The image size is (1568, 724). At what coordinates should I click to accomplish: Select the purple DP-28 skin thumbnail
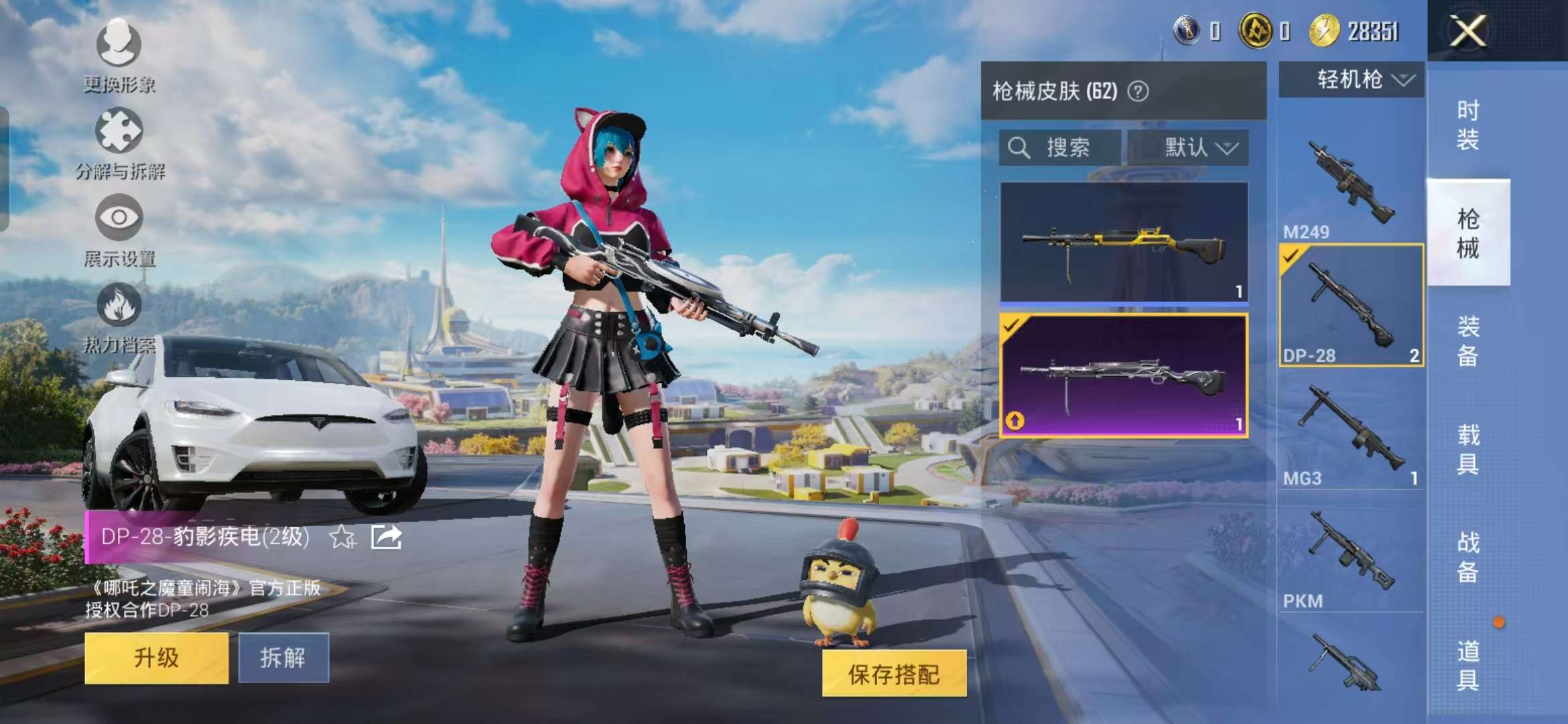pos(1124,375)
